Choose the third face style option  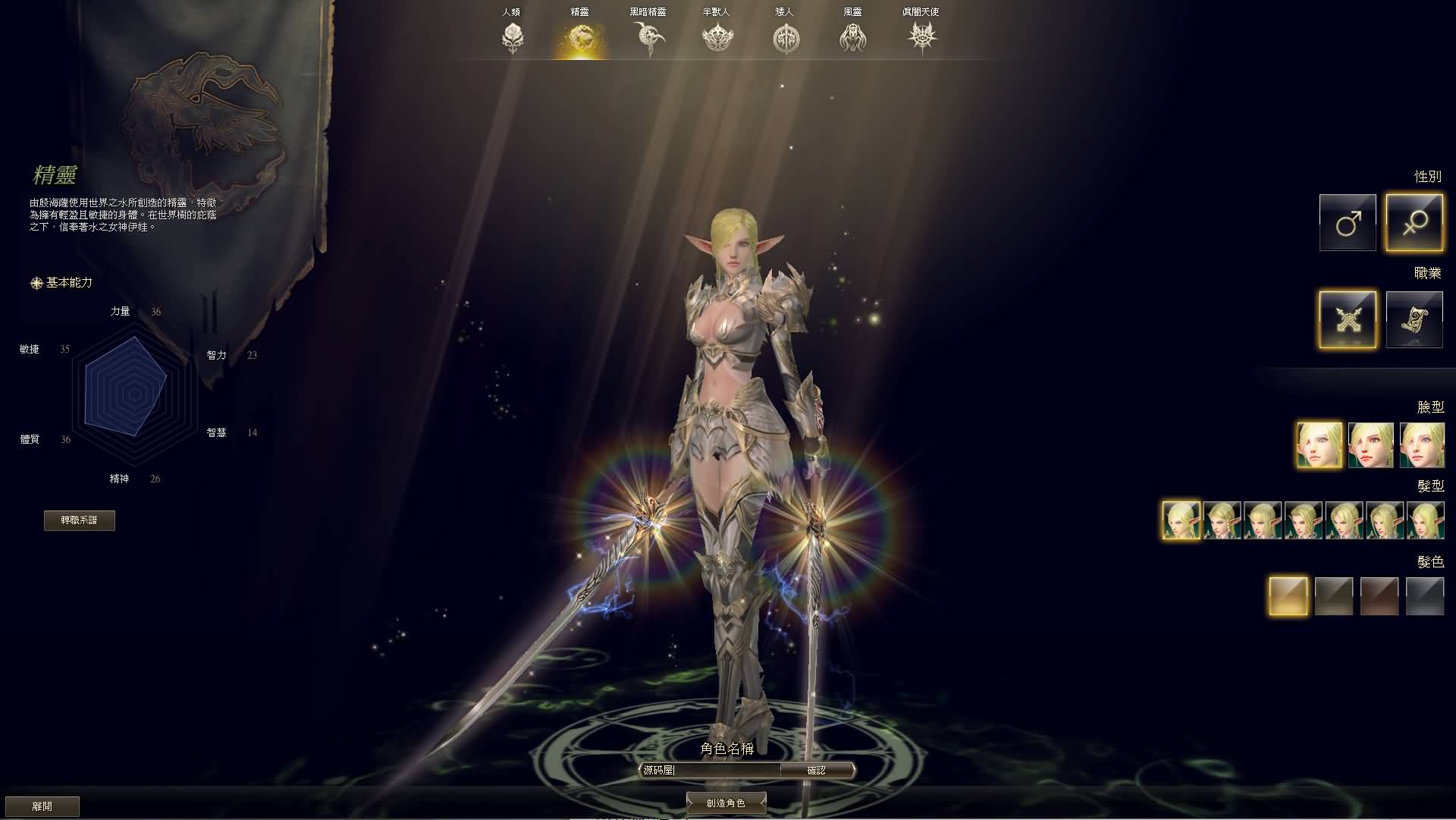coord(1424,445)
